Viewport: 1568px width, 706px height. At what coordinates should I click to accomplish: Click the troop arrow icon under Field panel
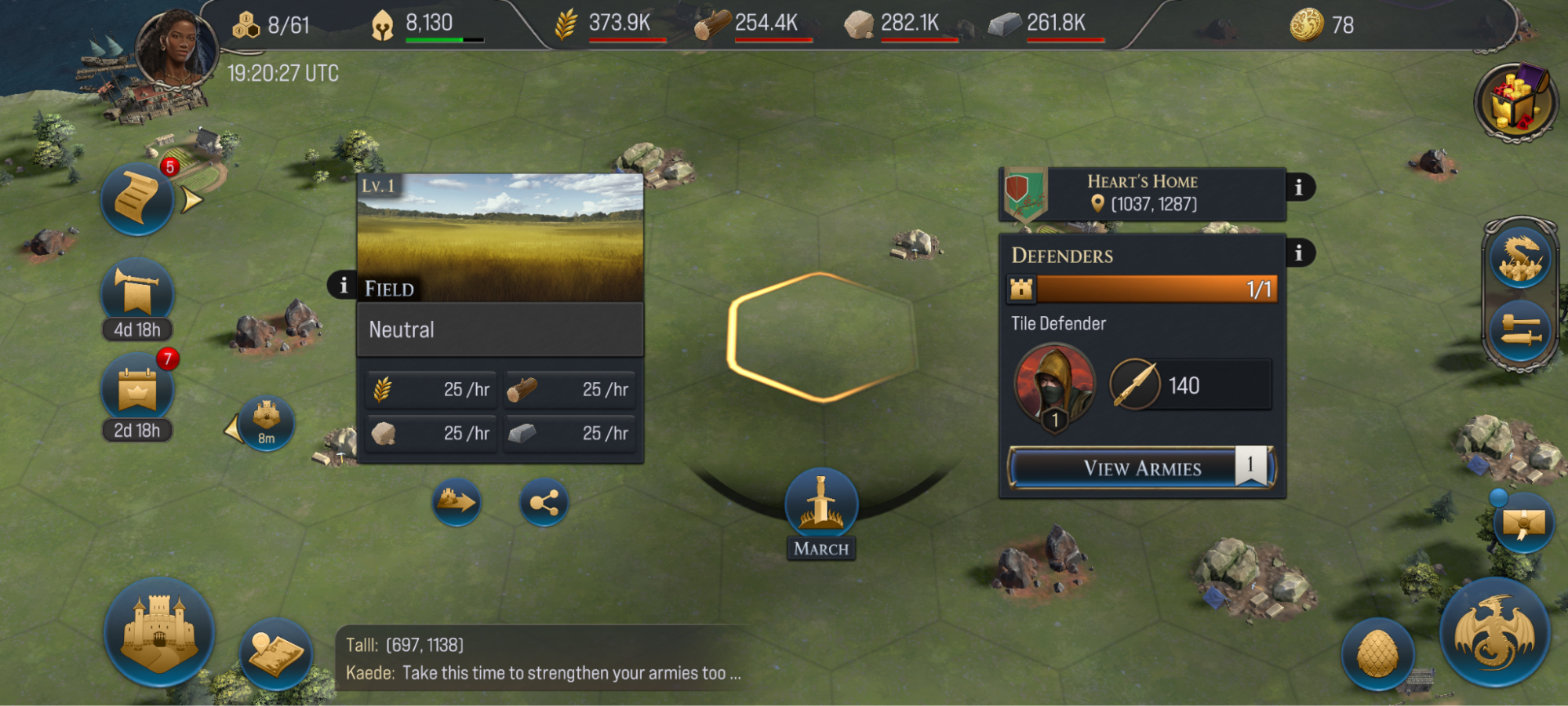(457, 502)
